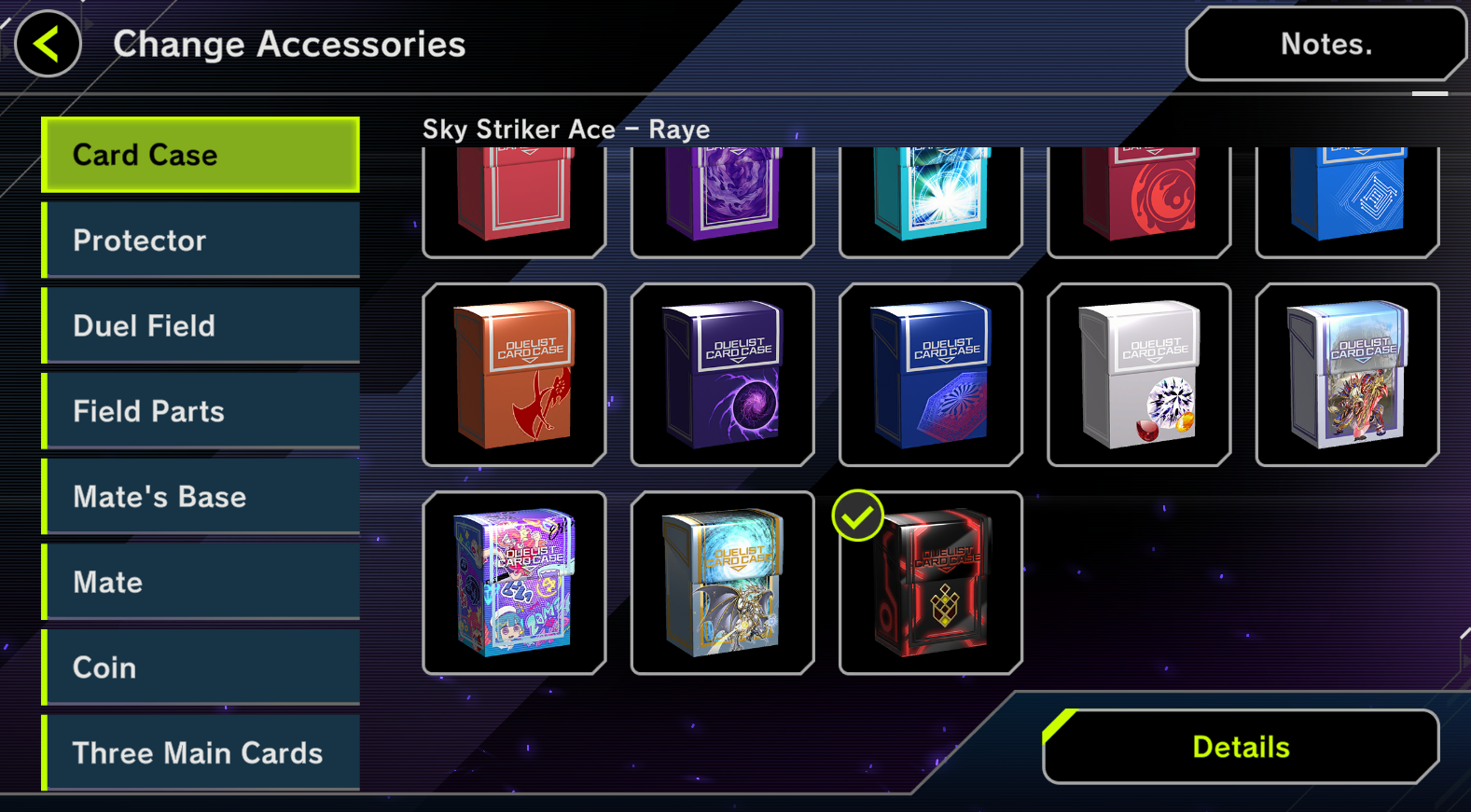The image size is (1471, 812).
Task: Select the black and red checkmarked card case
Action: [x=931, y=583]
